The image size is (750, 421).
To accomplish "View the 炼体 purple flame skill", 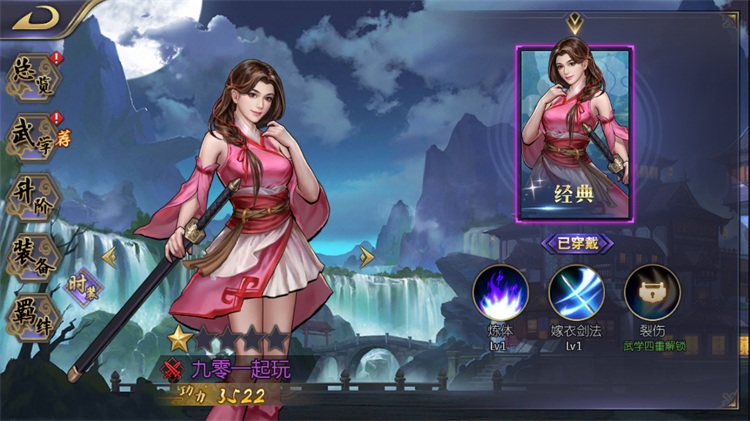I will (500, 291).
